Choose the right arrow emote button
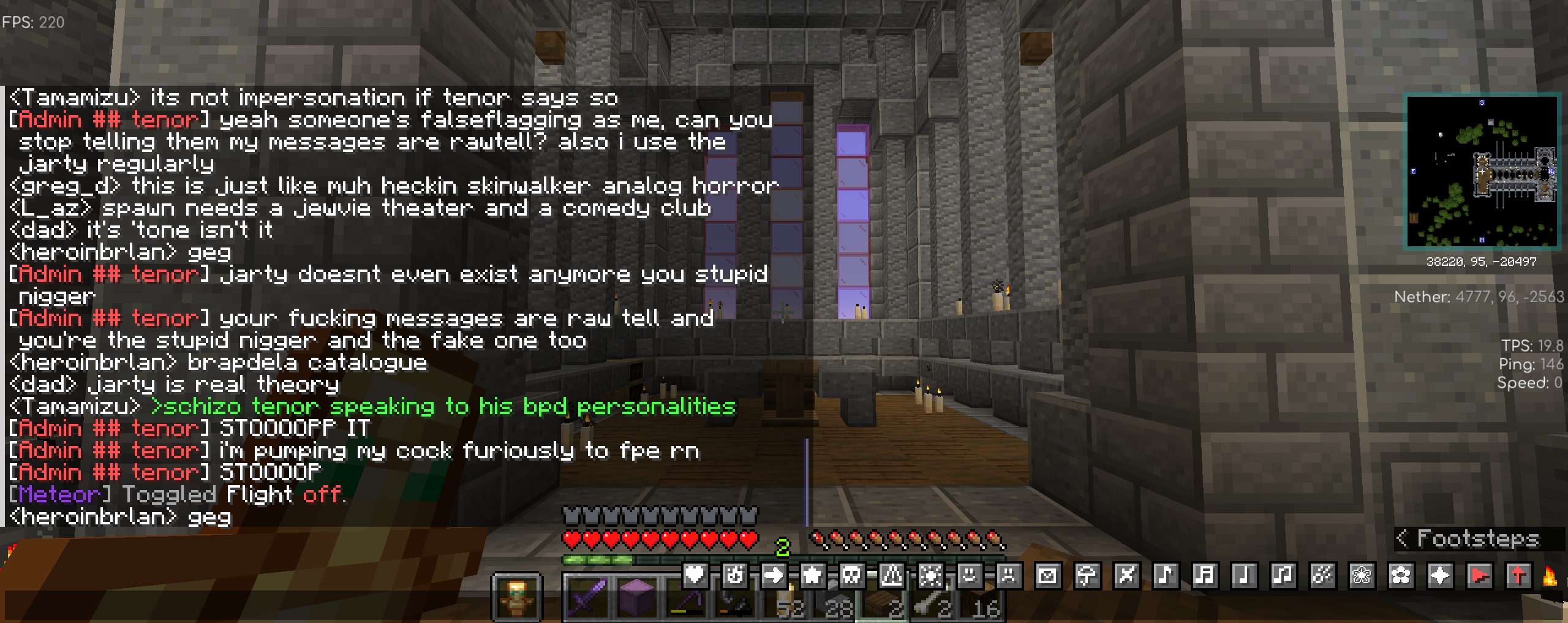This screenshot has width=1568, height=623. click(774, 575)
